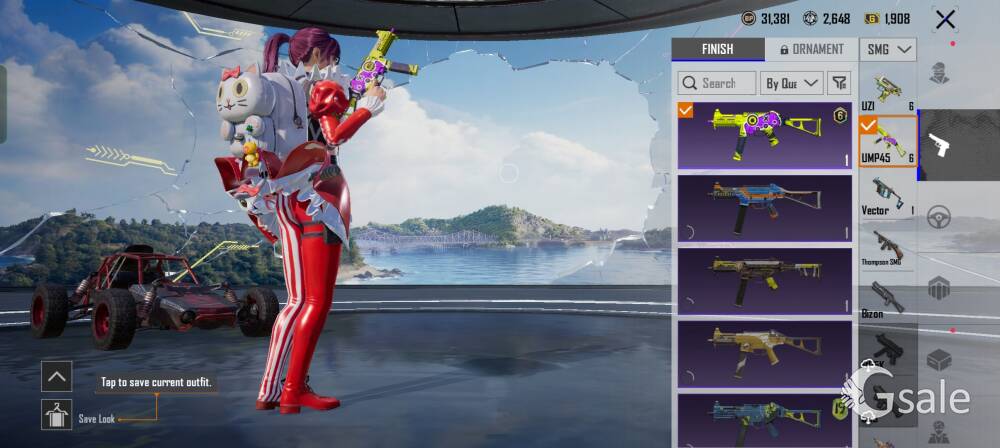This screenshot has width=1000, height=448.
Task: Open the locked Ornament tab
Action: tap(811, 49)
